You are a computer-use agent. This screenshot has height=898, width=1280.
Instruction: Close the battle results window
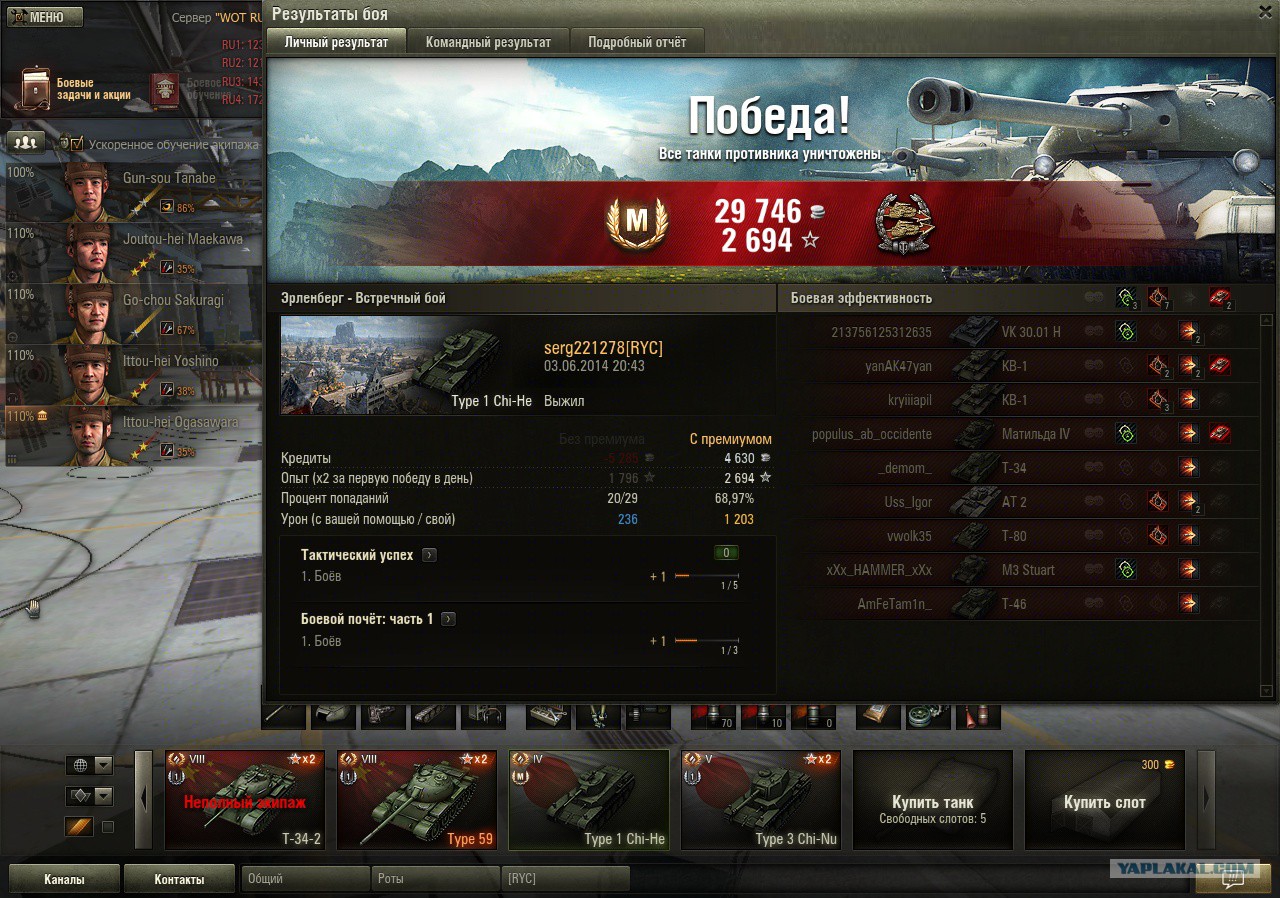(x=1265, y=10)
